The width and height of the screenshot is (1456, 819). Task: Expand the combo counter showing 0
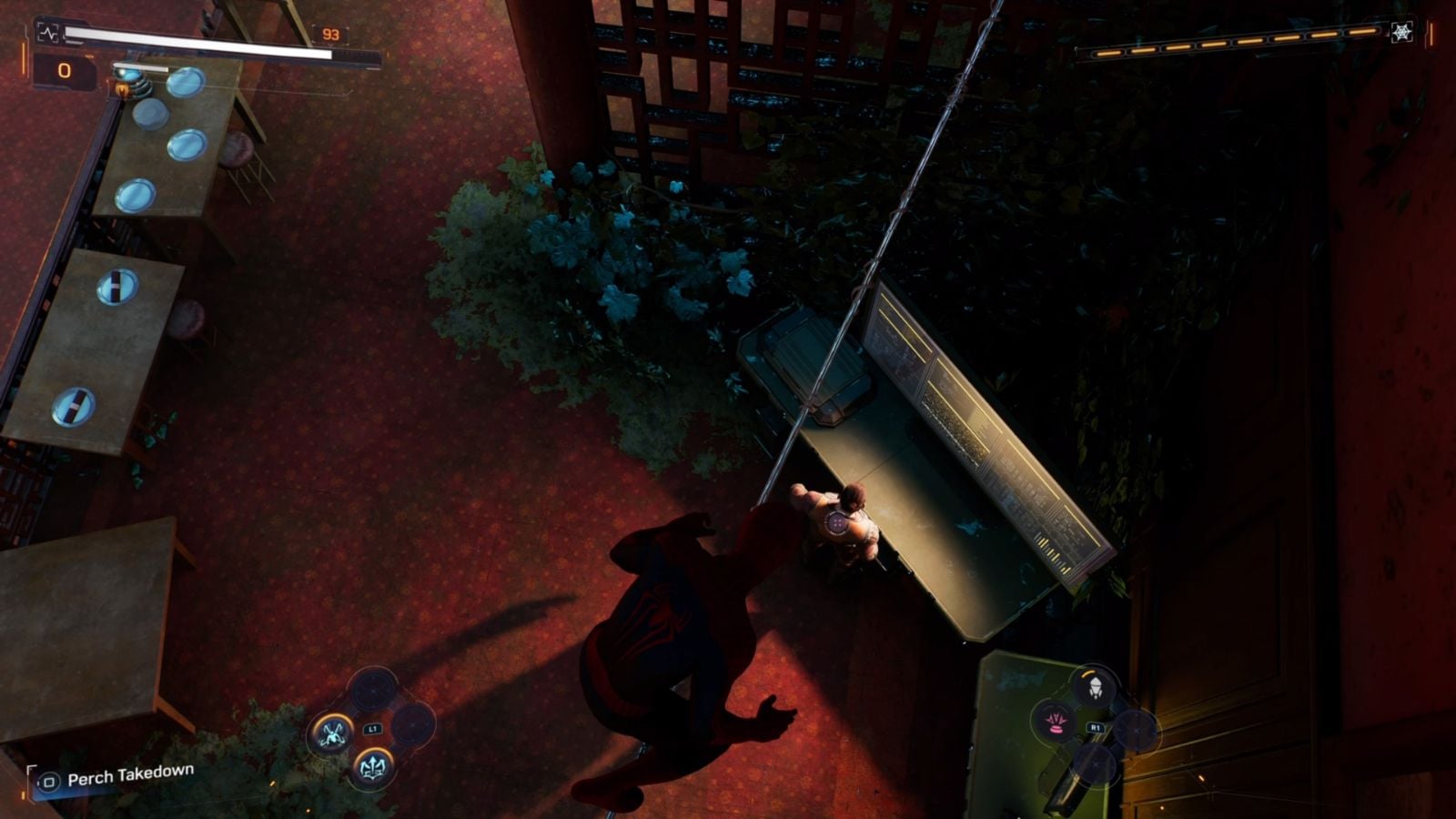tap(62, 68)
